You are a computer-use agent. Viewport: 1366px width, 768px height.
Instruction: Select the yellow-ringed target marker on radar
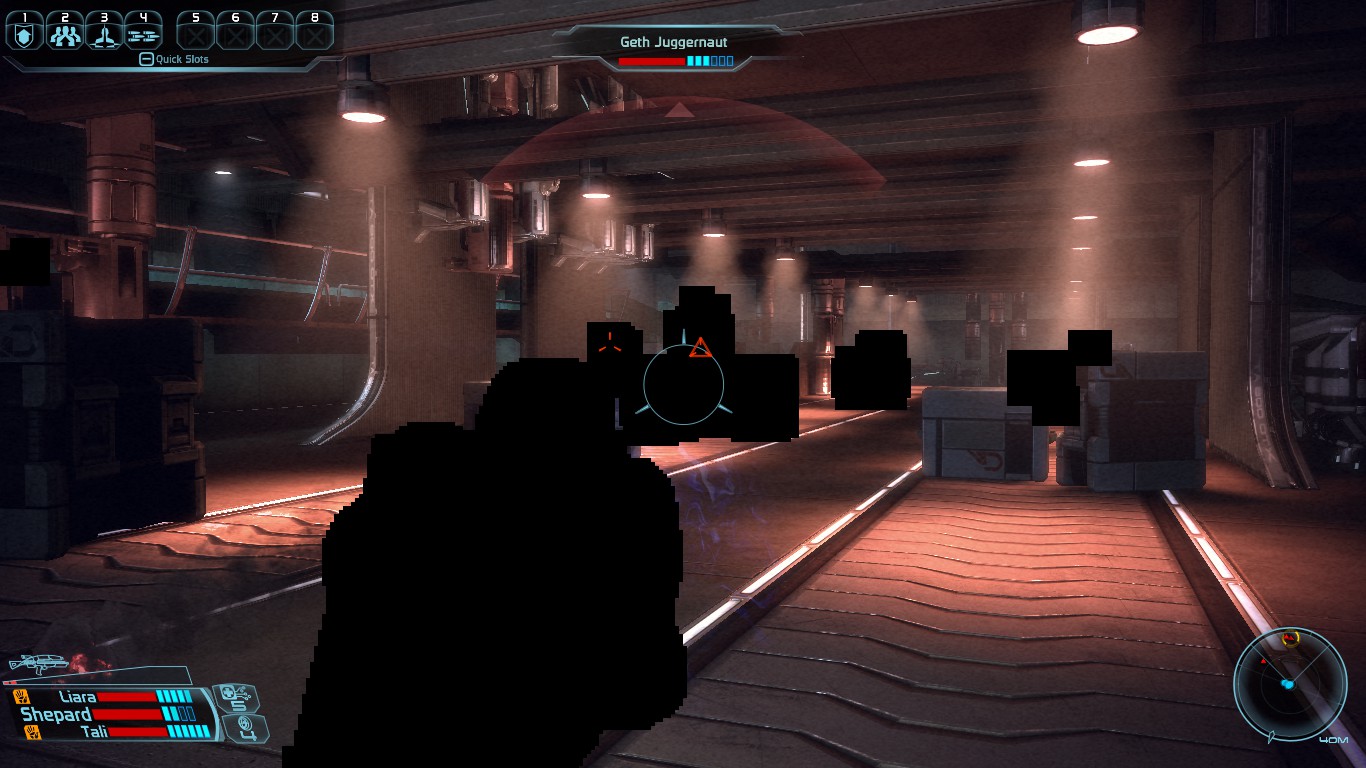(x=1291, y=638)
